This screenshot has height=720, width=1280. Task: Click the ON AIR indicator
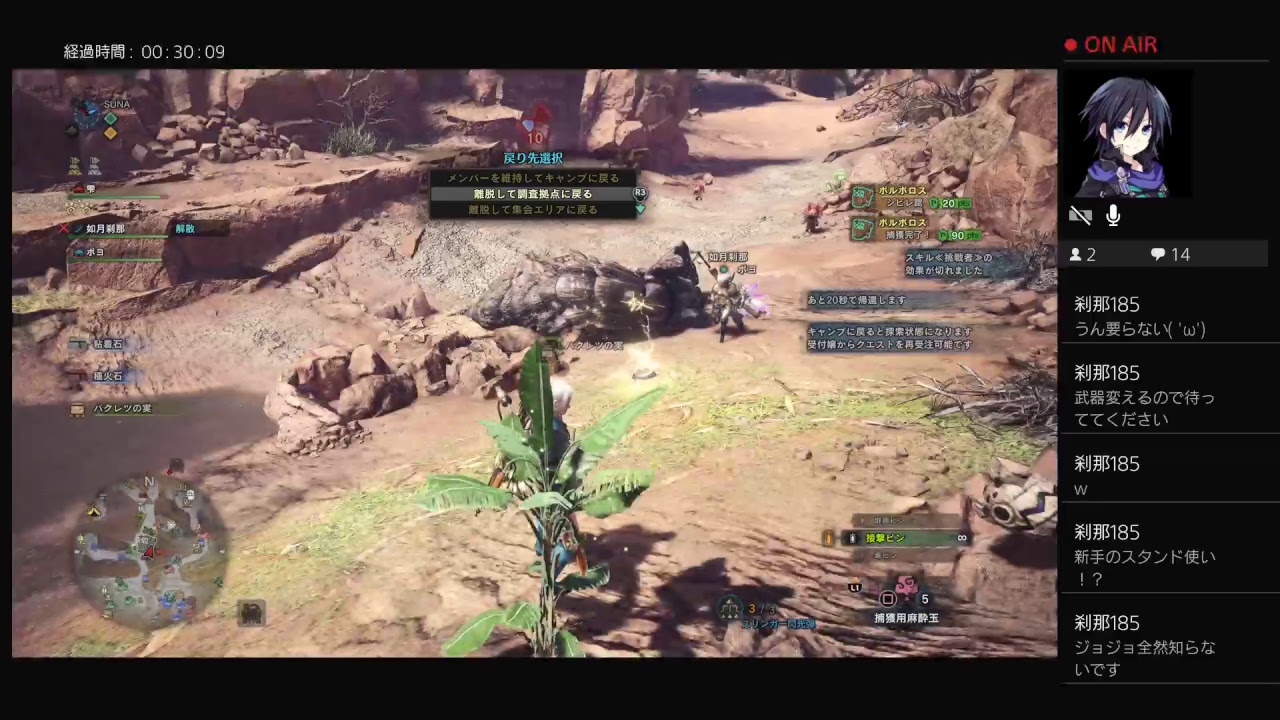pyautogui.click(x=1110, y=44)
